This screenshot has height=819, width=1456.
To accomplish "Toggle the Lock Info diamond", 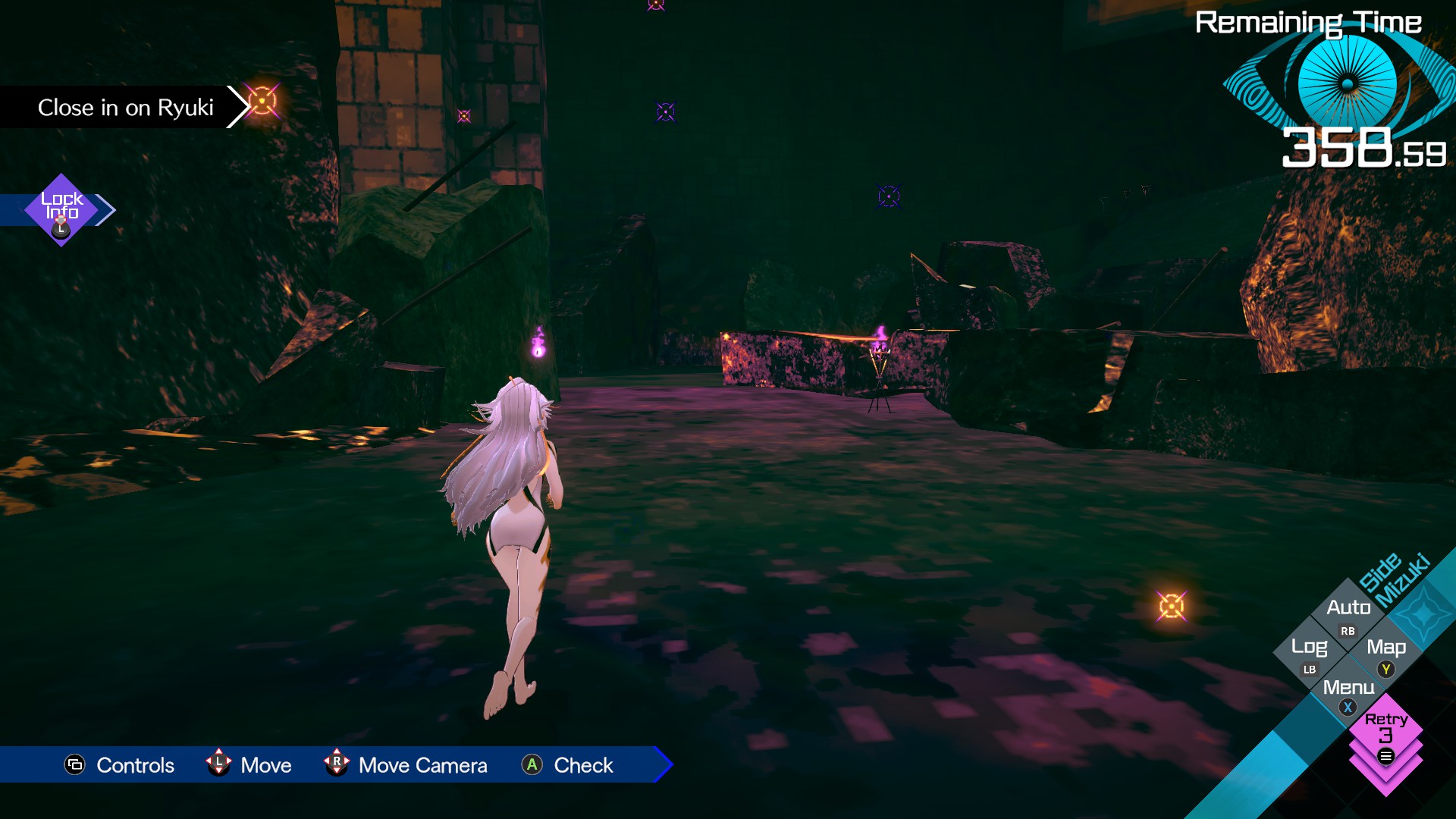I will coord(61,209).
